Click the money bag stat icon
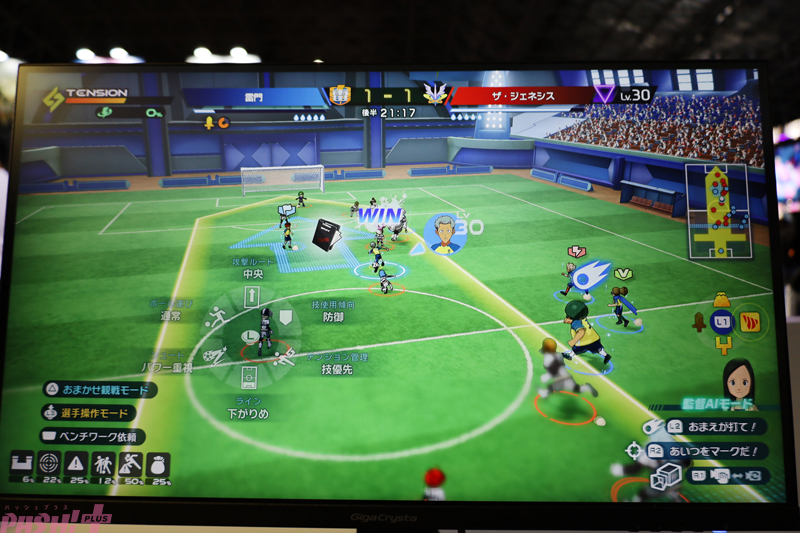The height and width of the screenshot is (533, 800). [157, 464]
